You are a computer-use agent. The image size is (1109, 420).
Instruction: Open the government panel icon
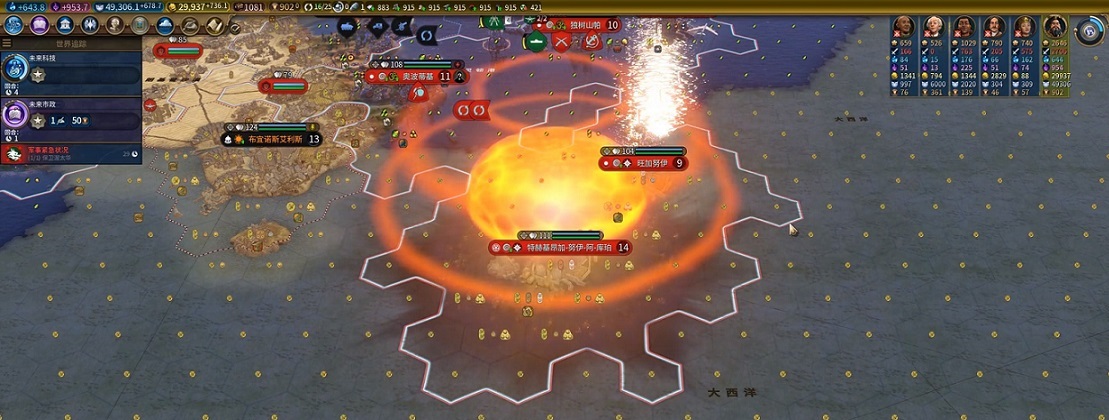65,25
